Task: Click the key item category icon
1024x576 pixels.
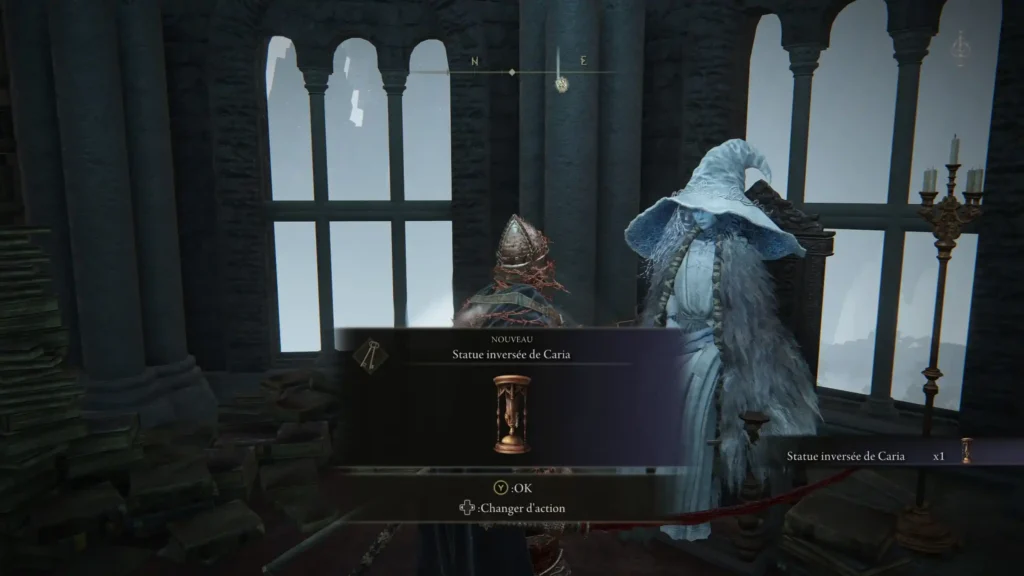Action: (x=369, y=355)
